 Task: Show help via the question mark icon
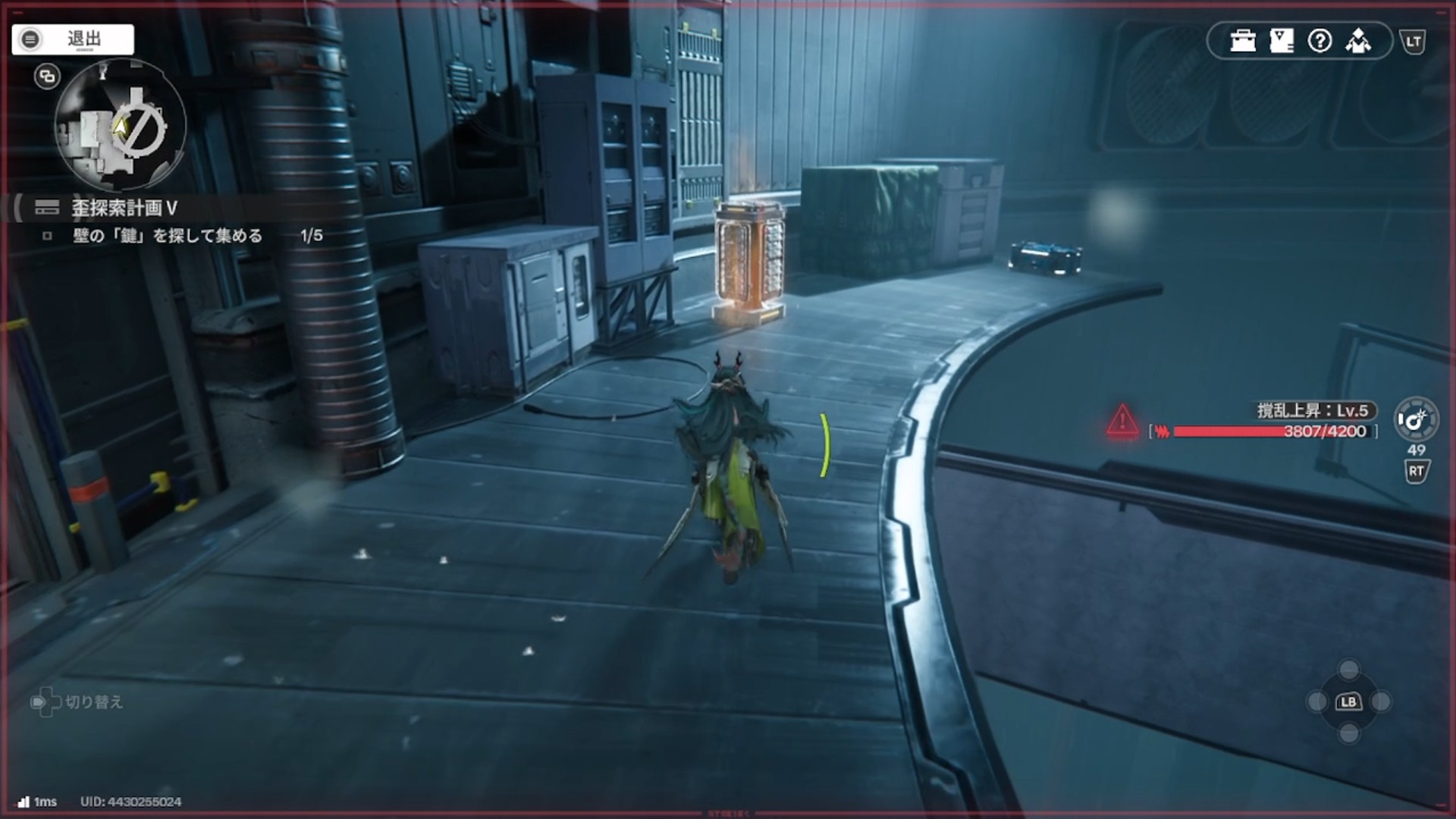point(1319,41)
